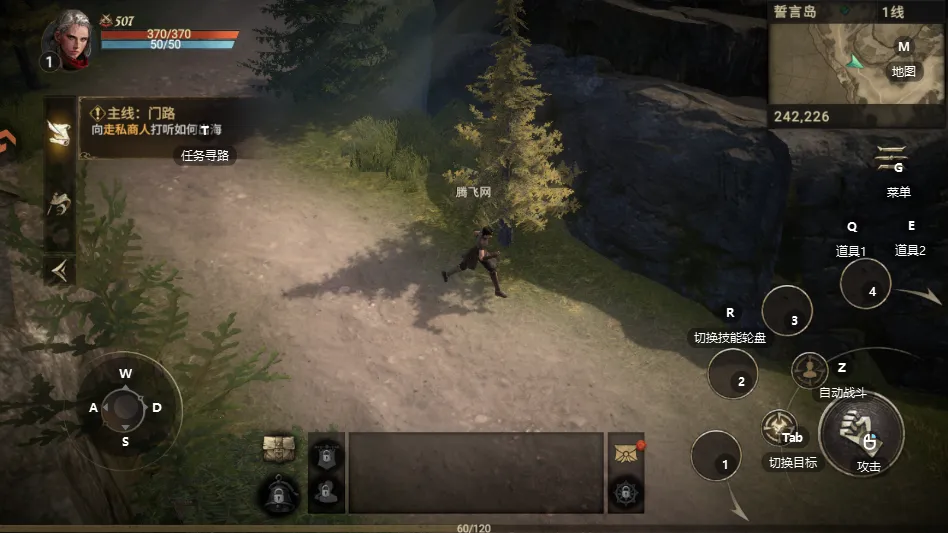Click the 任务寻路 quest pathfinding button

click(x=205, y=155)
